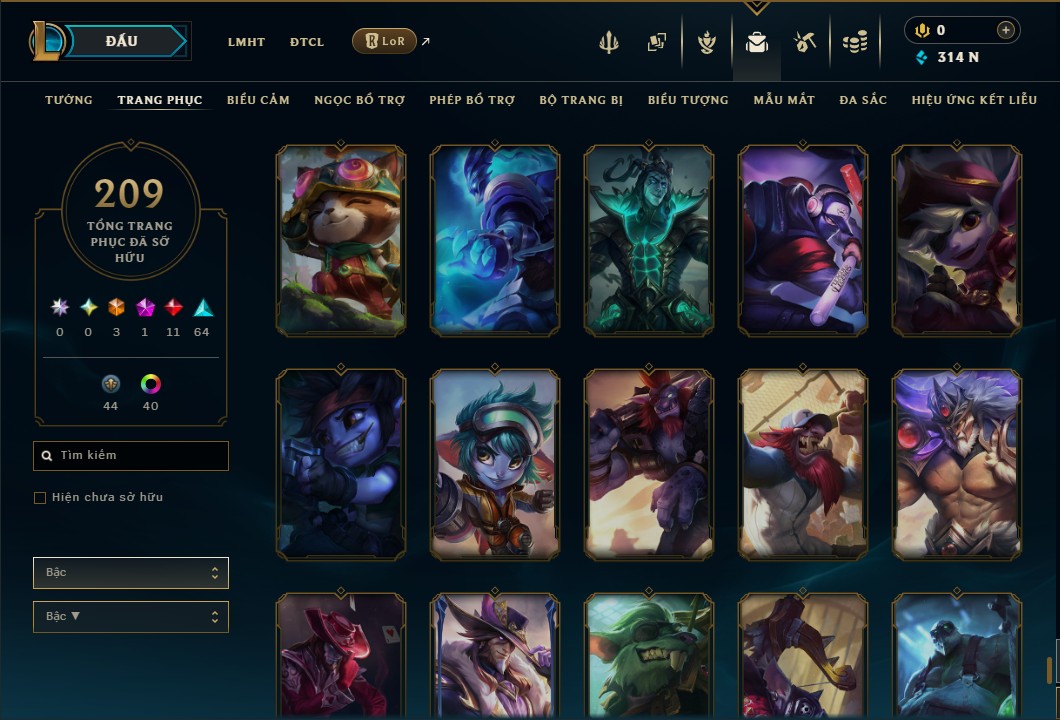Switch to the MẪU MẮT tab
1060x720 pixels.
784,100
